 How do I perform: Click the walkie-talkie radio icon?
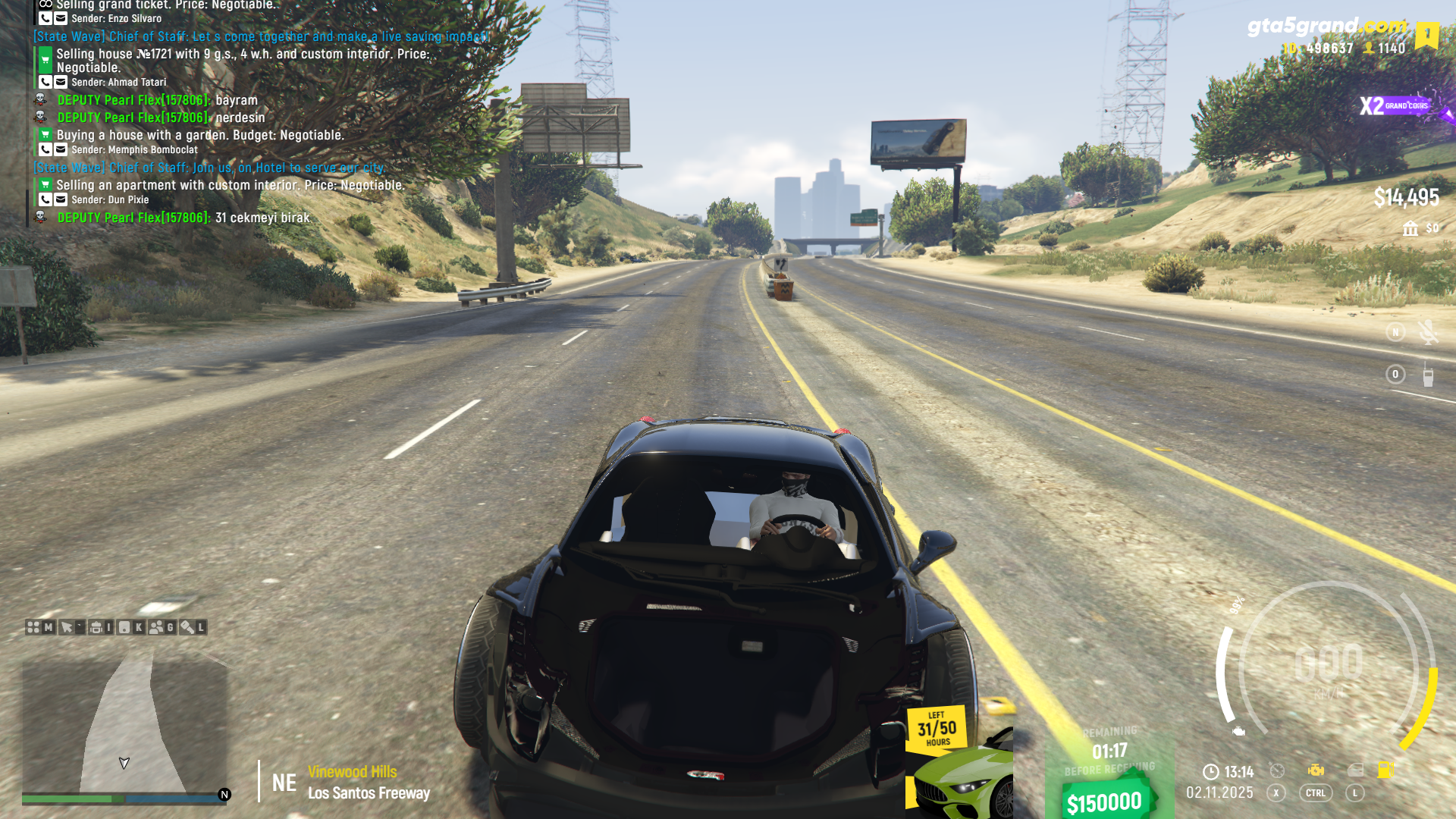click(1428, 375)
